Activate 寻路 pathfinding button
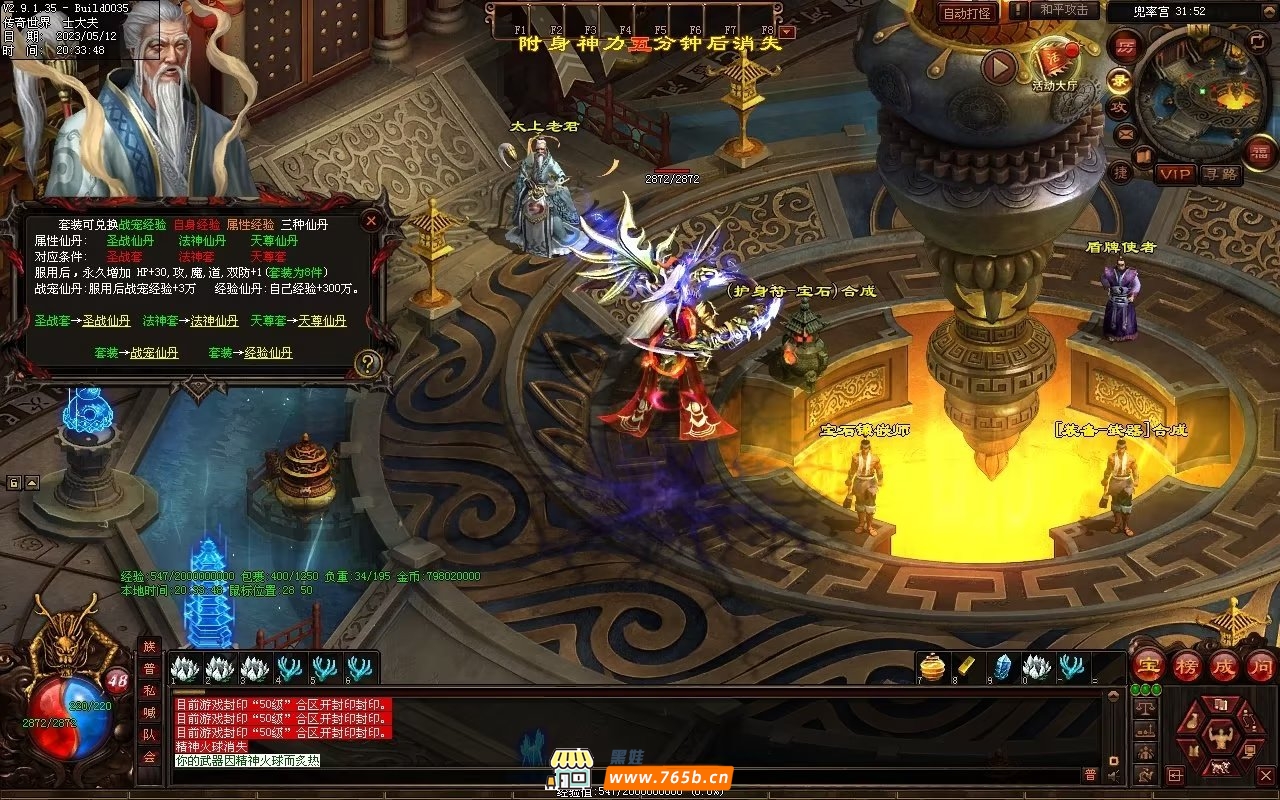 1221,174
